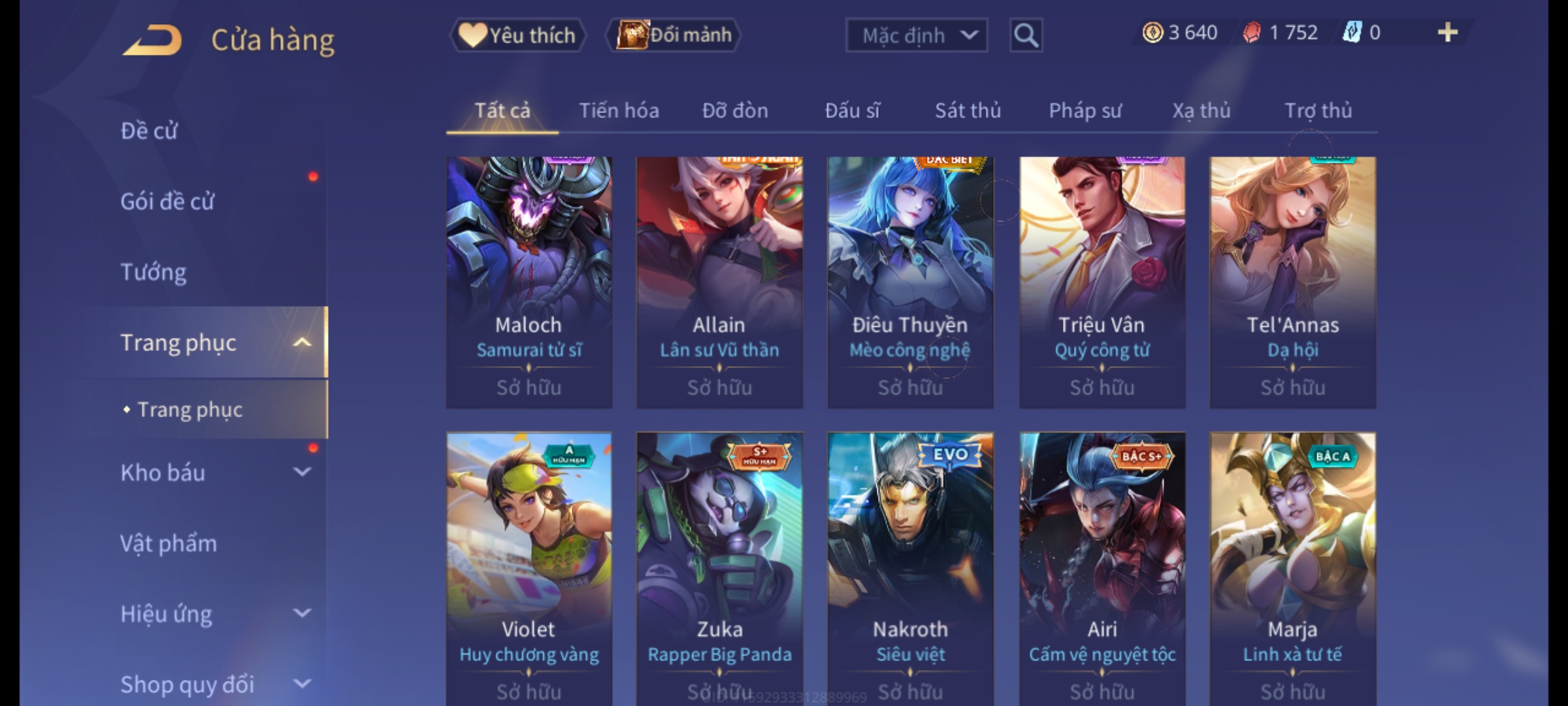This screenshot has width=1568, height=706.
Task: Select Điêu Thuyền Mèo công nghệ skin
Action: pyautogui.click(x=910, y=281)
